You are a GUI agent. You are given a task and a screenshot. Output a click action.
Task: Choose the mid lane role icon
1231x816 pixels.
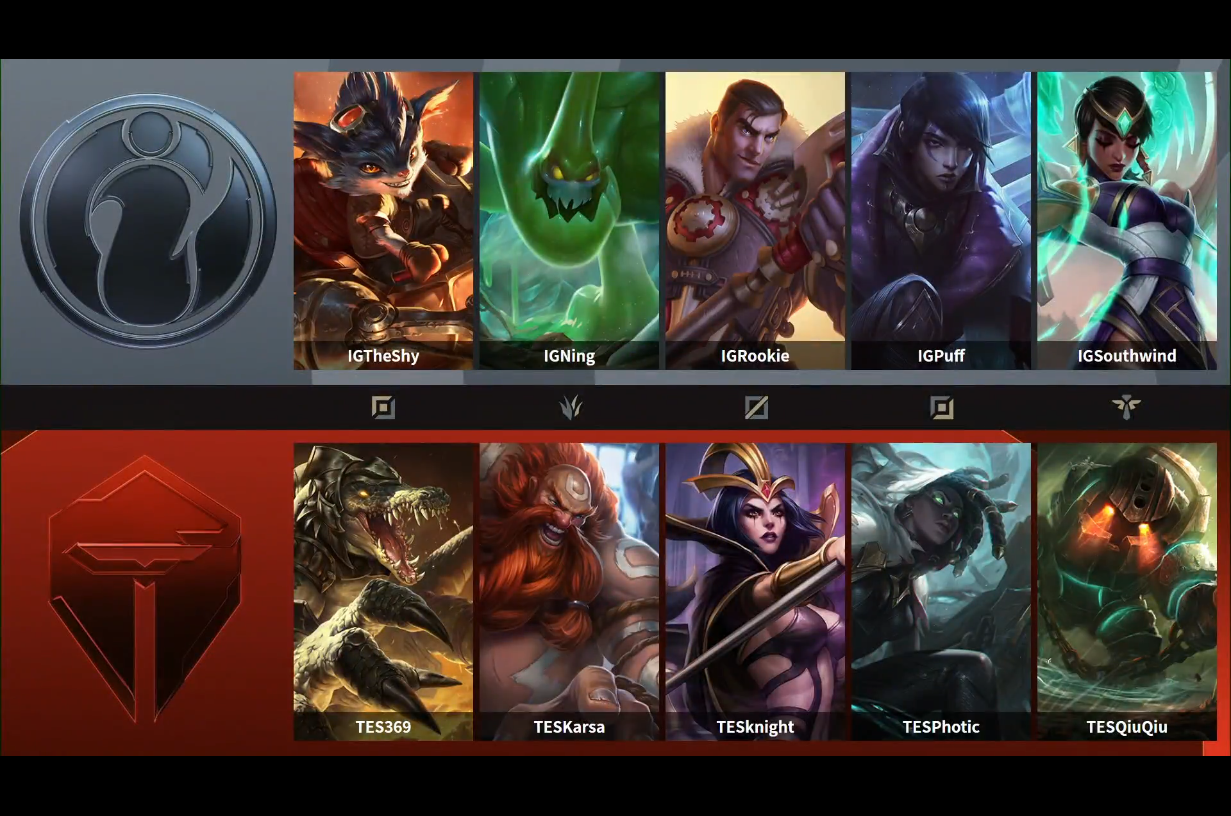point(756,407)
